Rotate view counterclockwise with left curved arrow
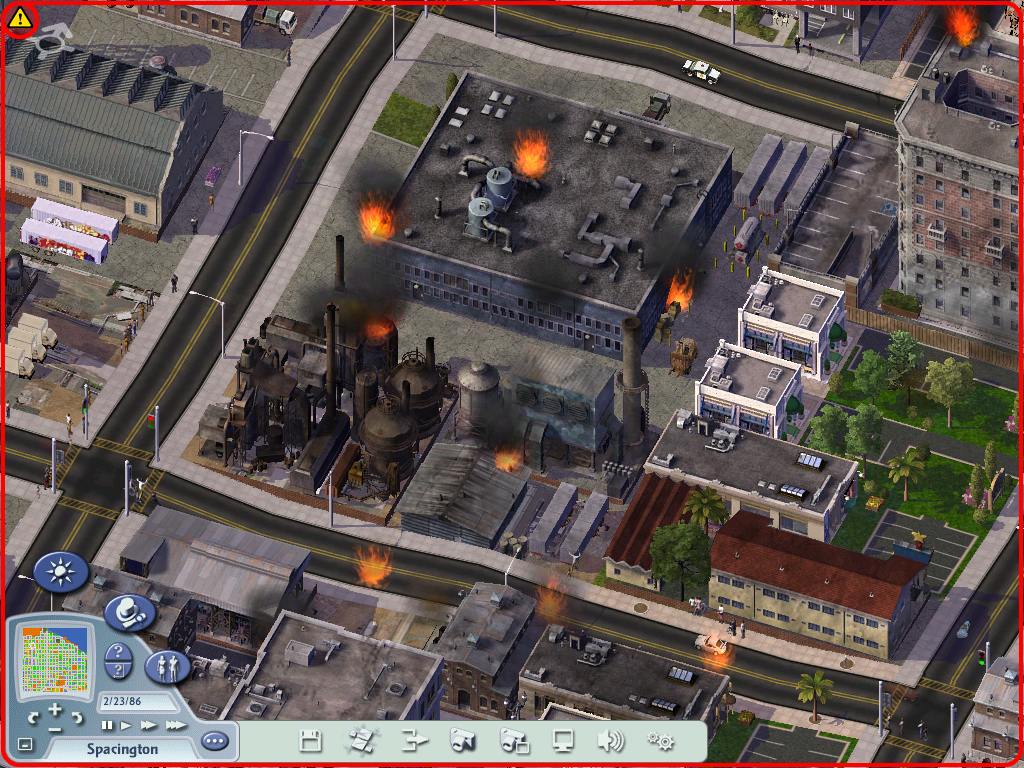1024x768 pixels. 34,718
